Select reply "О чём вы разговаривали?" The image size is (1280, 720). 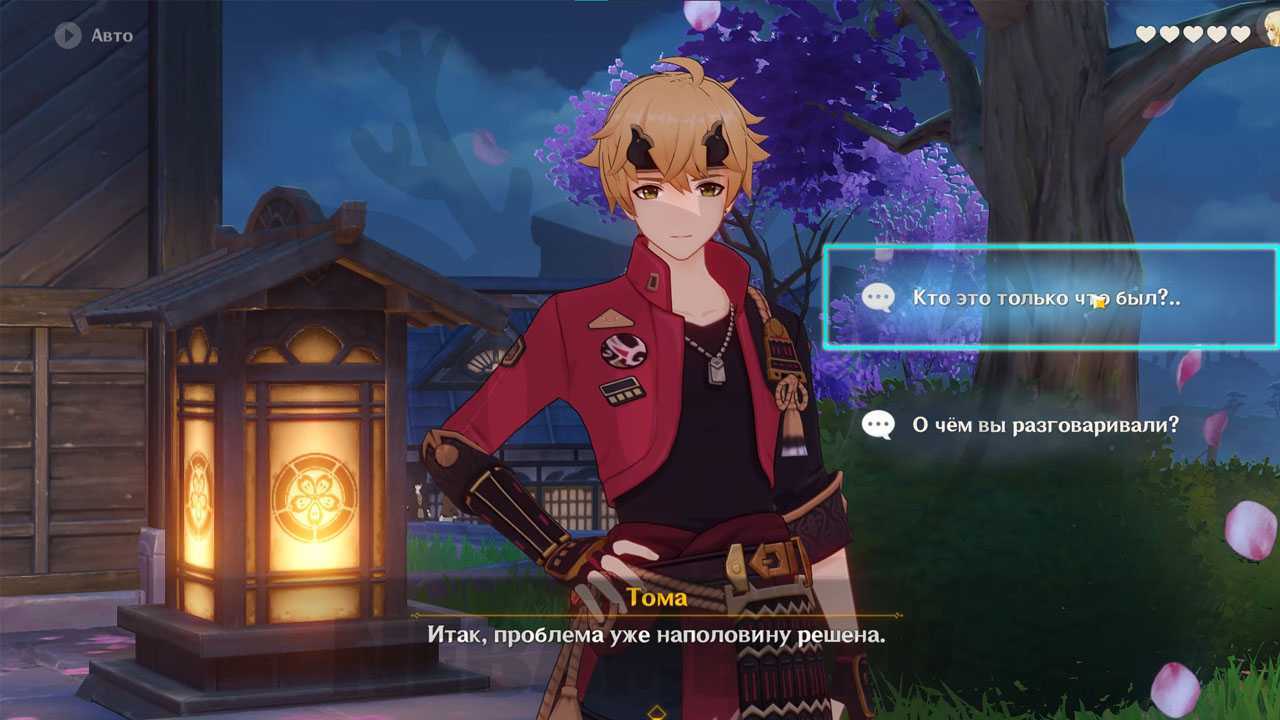tap(1045, 425)
